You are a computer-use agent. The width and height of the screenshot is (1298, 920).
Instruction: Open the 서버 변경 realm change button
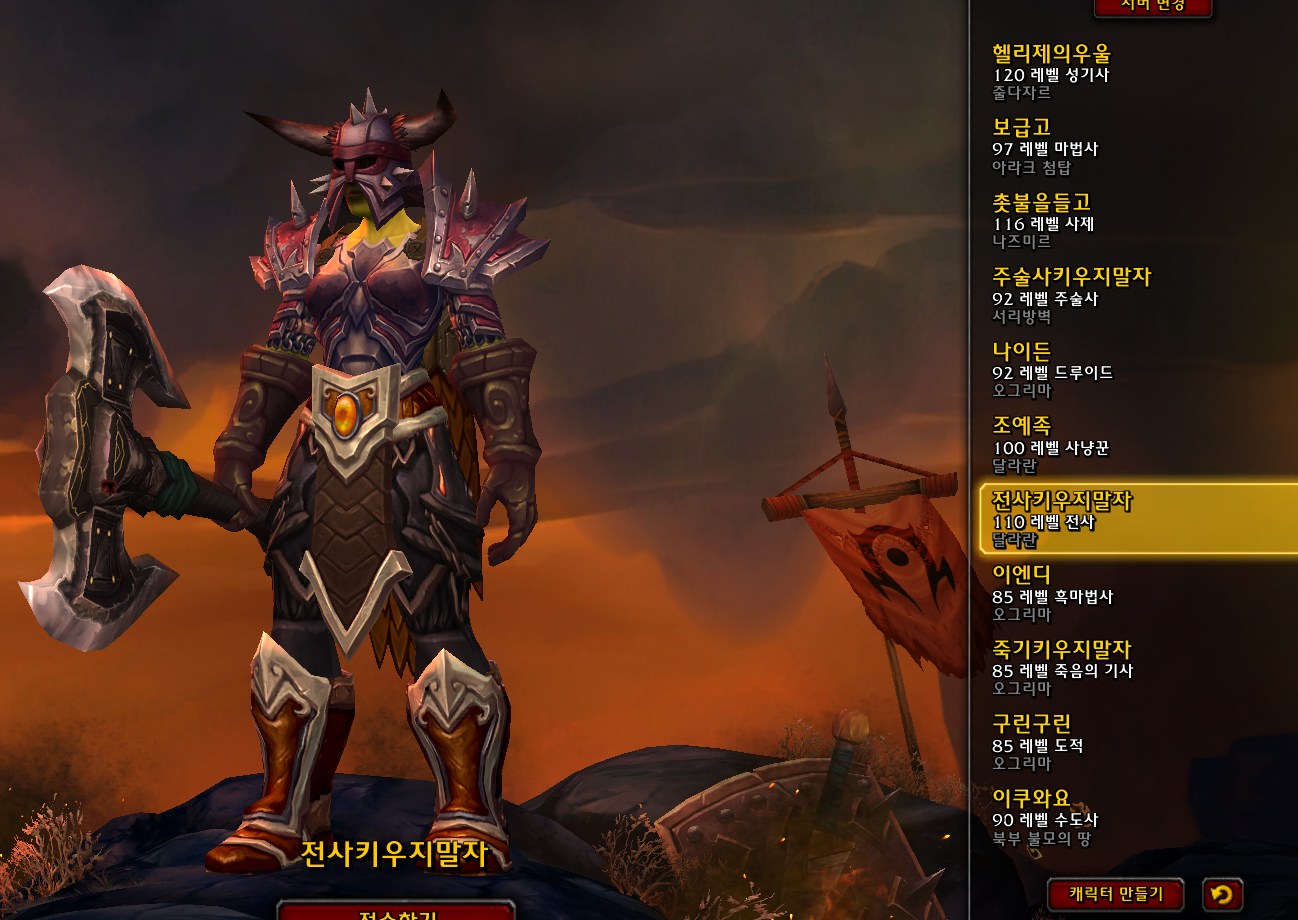pyautogui.click(x=1152, y=7)
